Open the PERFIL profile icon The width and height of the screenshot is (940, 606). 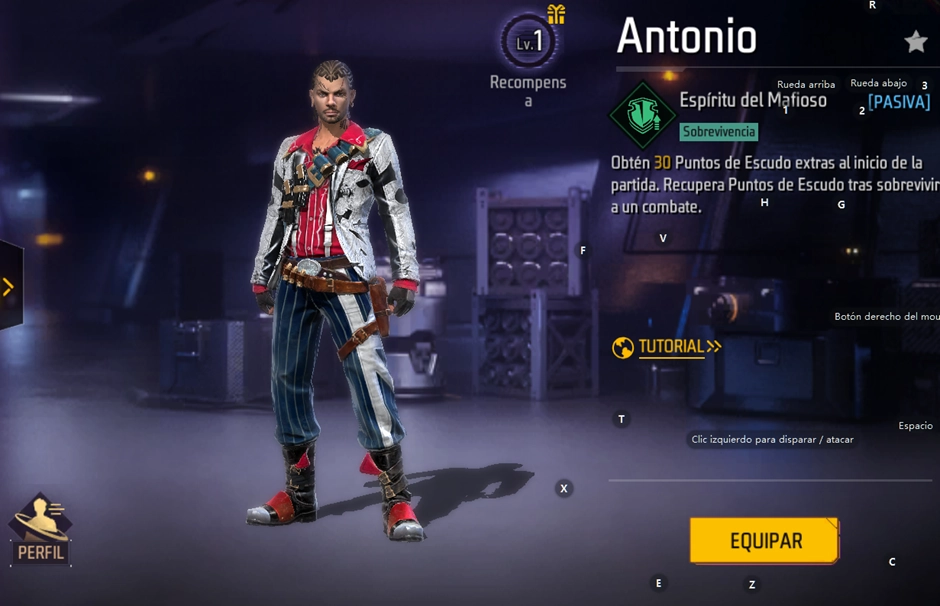click(40, 529)
